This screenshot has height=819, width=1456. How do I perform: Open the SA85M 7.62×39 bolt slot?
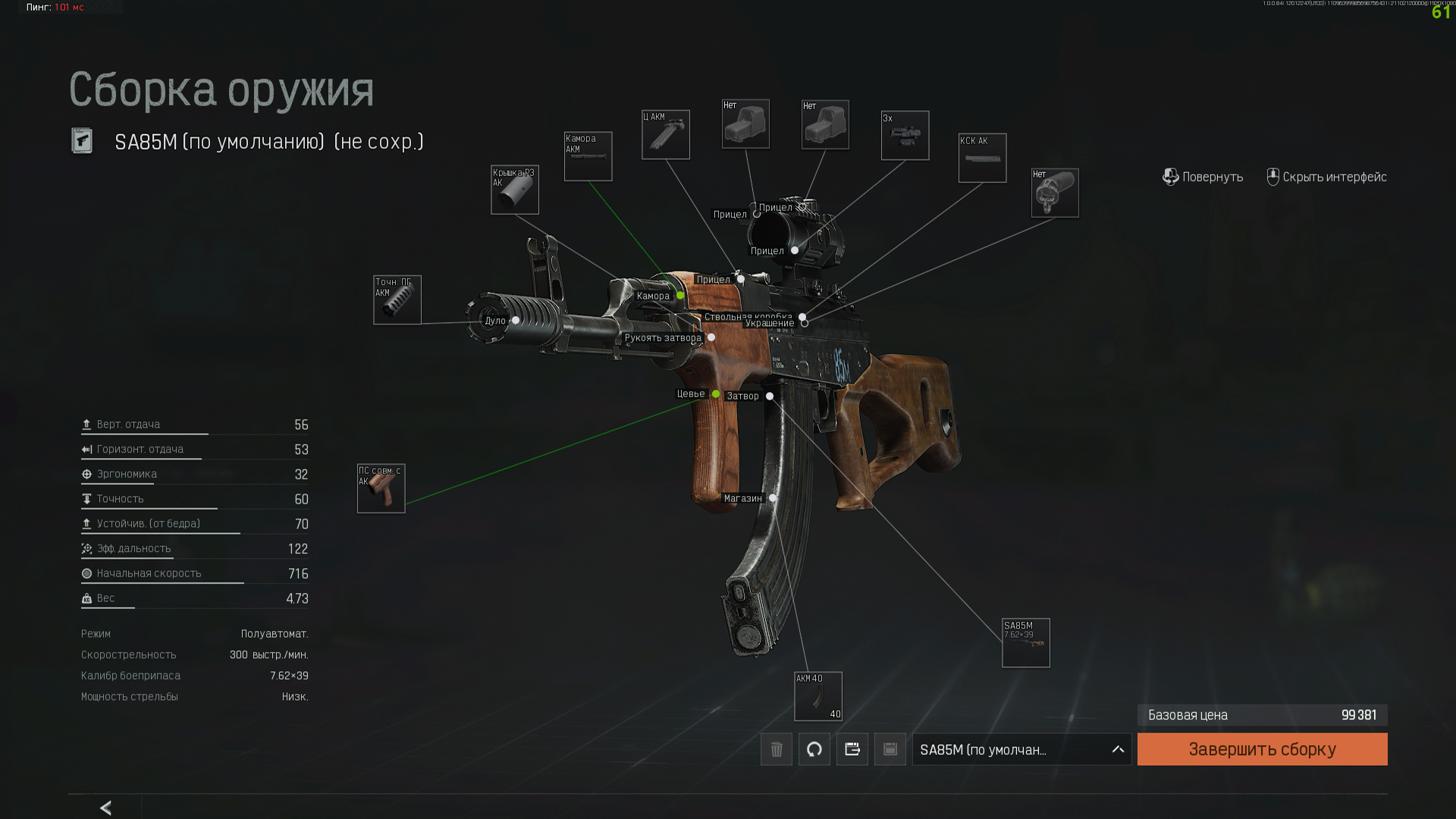1026,643
